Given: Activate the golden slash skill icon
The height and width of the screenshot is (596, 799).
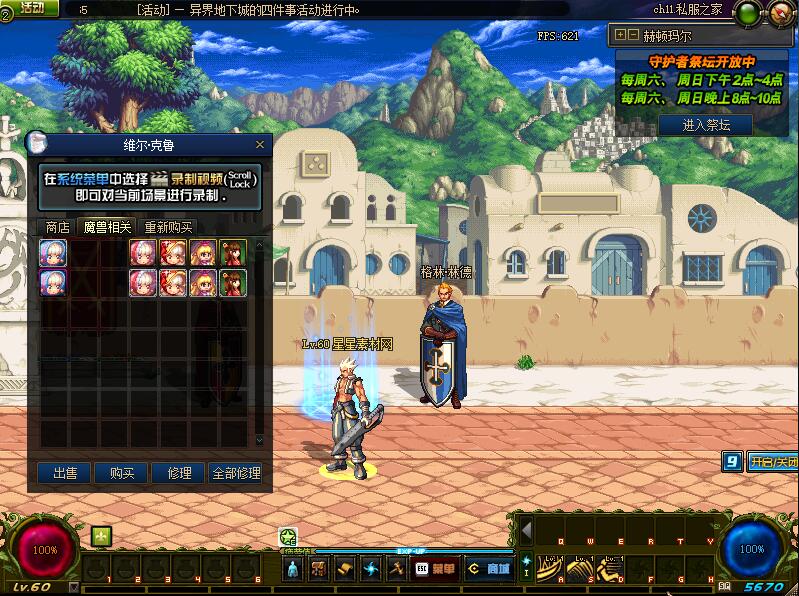Looking at the screenshot, I should pos(551,567).
